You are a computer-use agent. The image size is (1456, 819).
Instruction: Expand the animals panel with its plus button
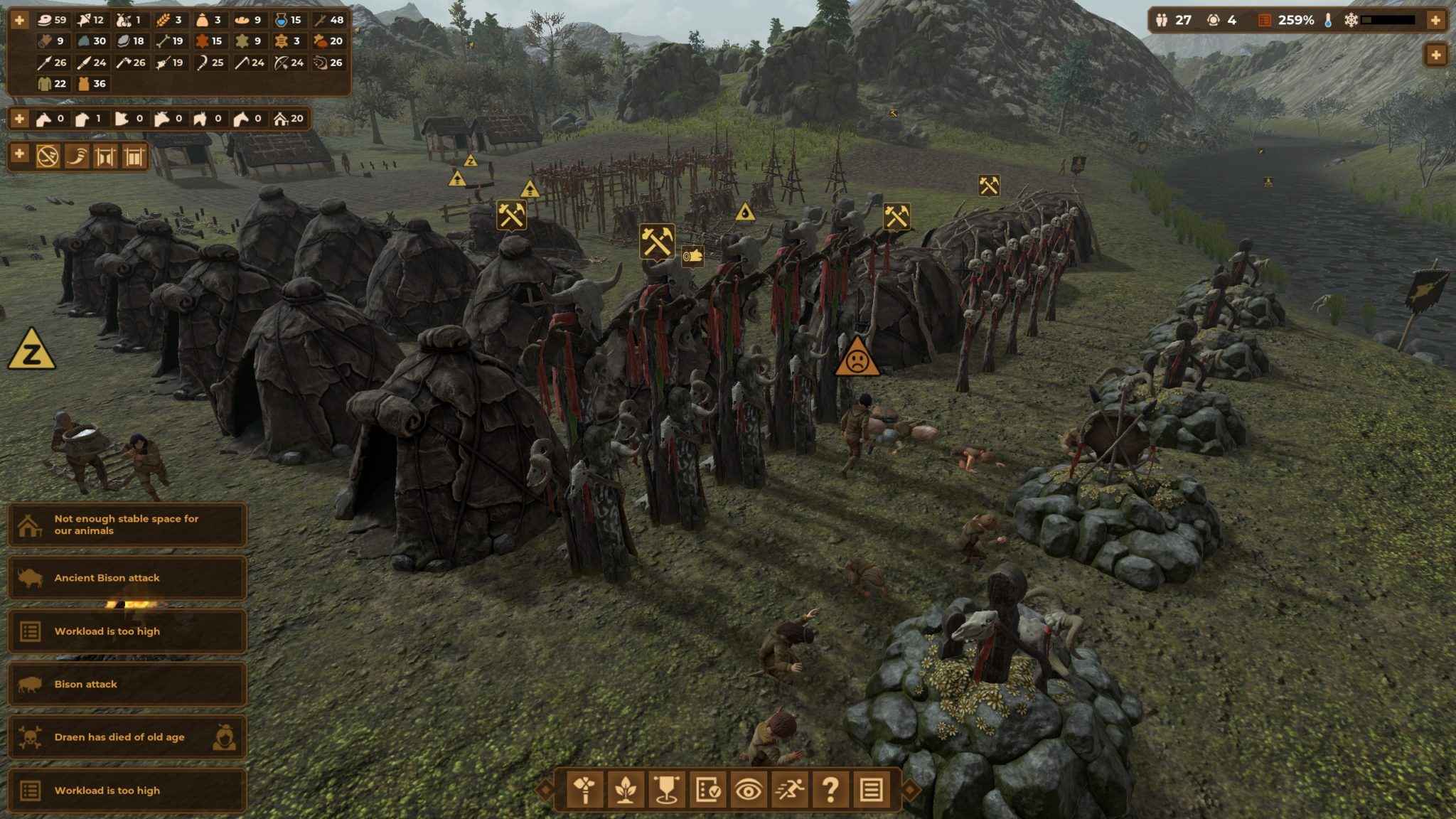[x=19, y=119]
